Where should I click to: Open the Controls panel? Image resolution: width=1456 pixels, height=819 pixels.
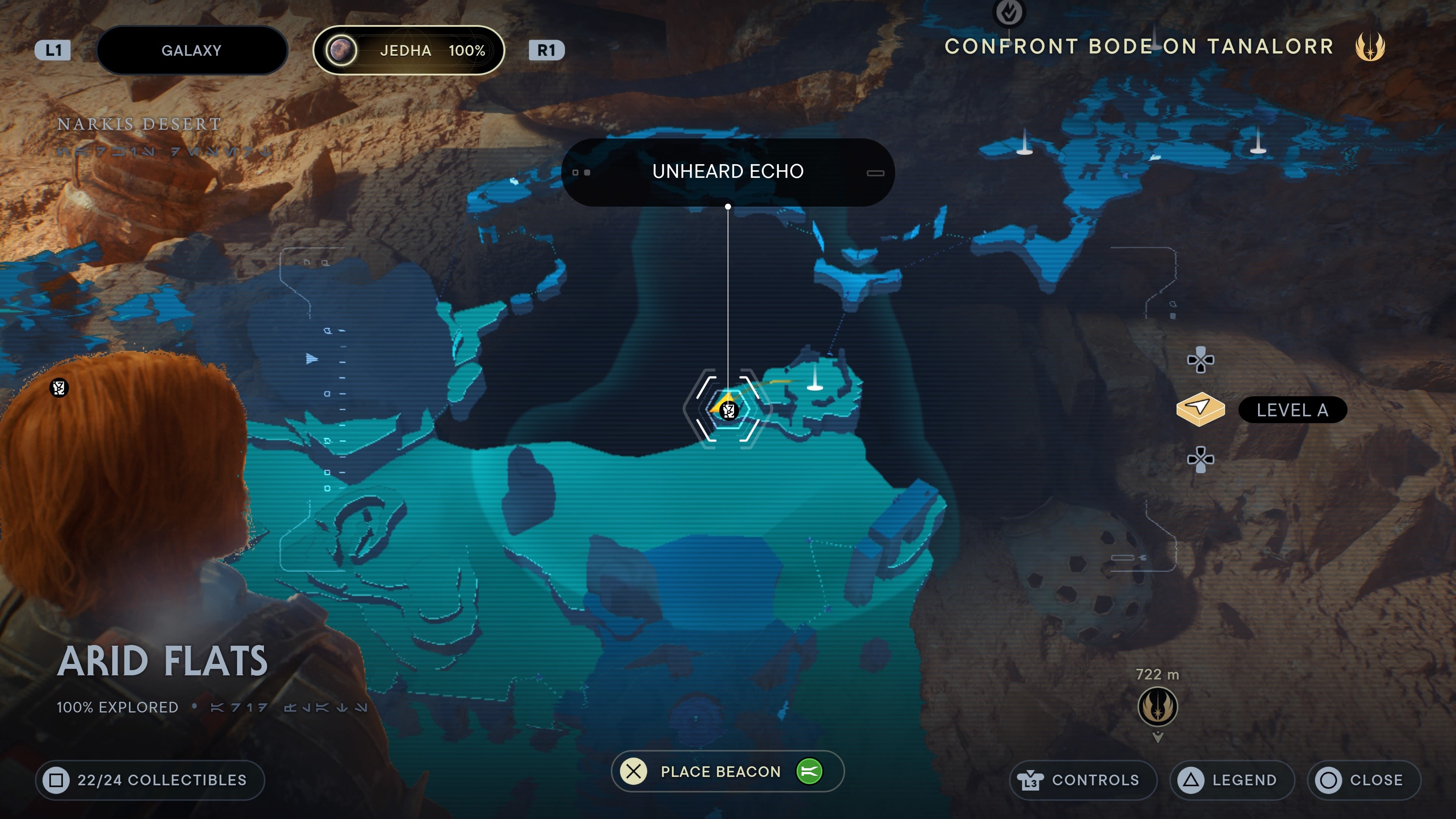pyautogui.click(x=1083, y=780)
